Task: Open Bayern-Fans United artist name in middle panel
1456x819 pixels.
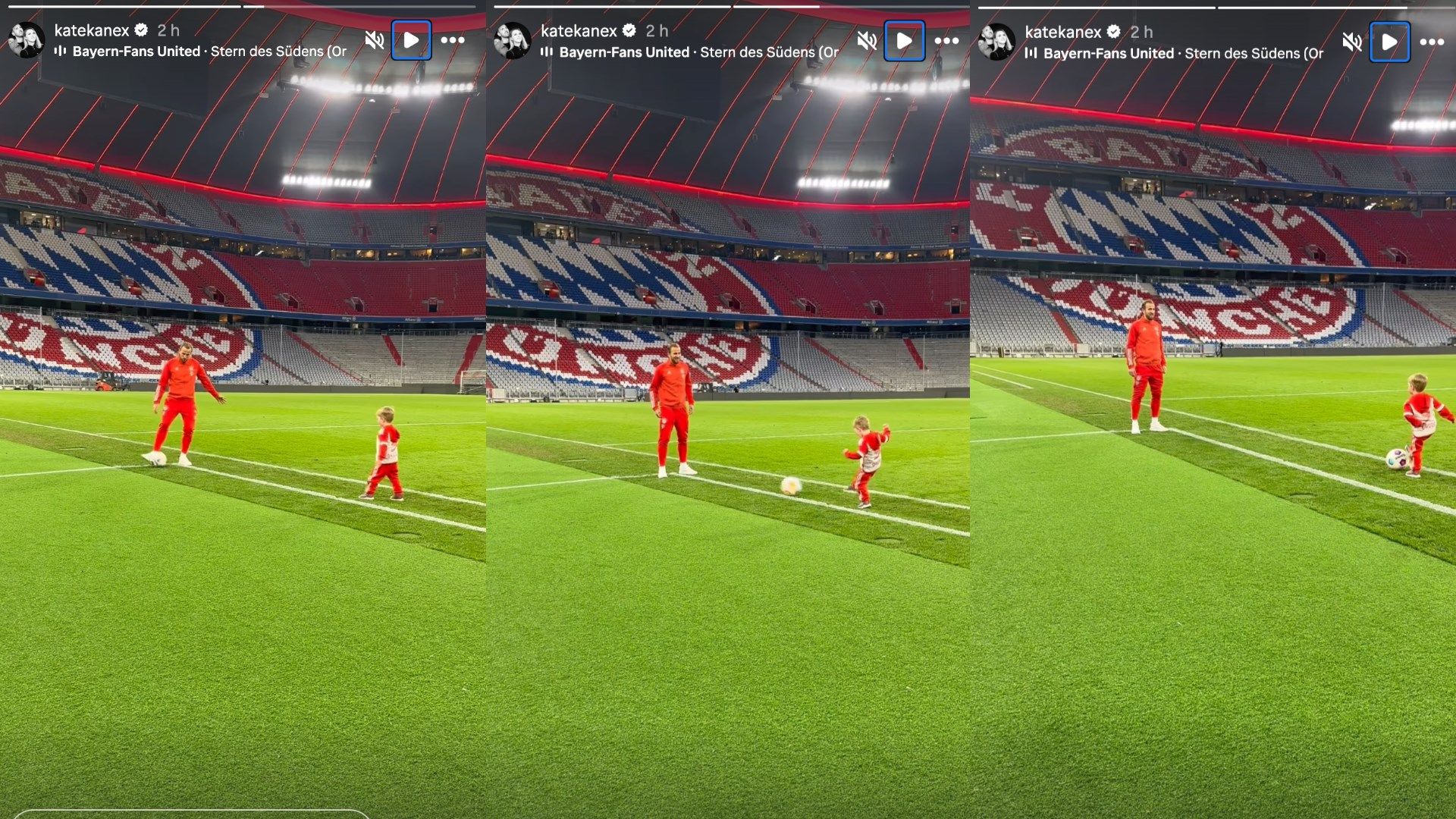Action: click(624, 53)
